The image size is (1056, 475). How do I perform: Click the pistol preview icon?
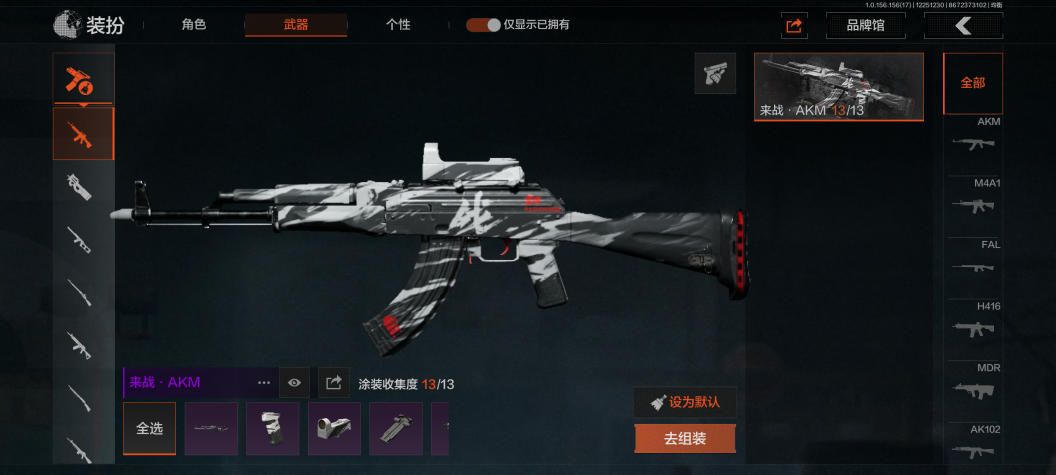pos(715,73)
